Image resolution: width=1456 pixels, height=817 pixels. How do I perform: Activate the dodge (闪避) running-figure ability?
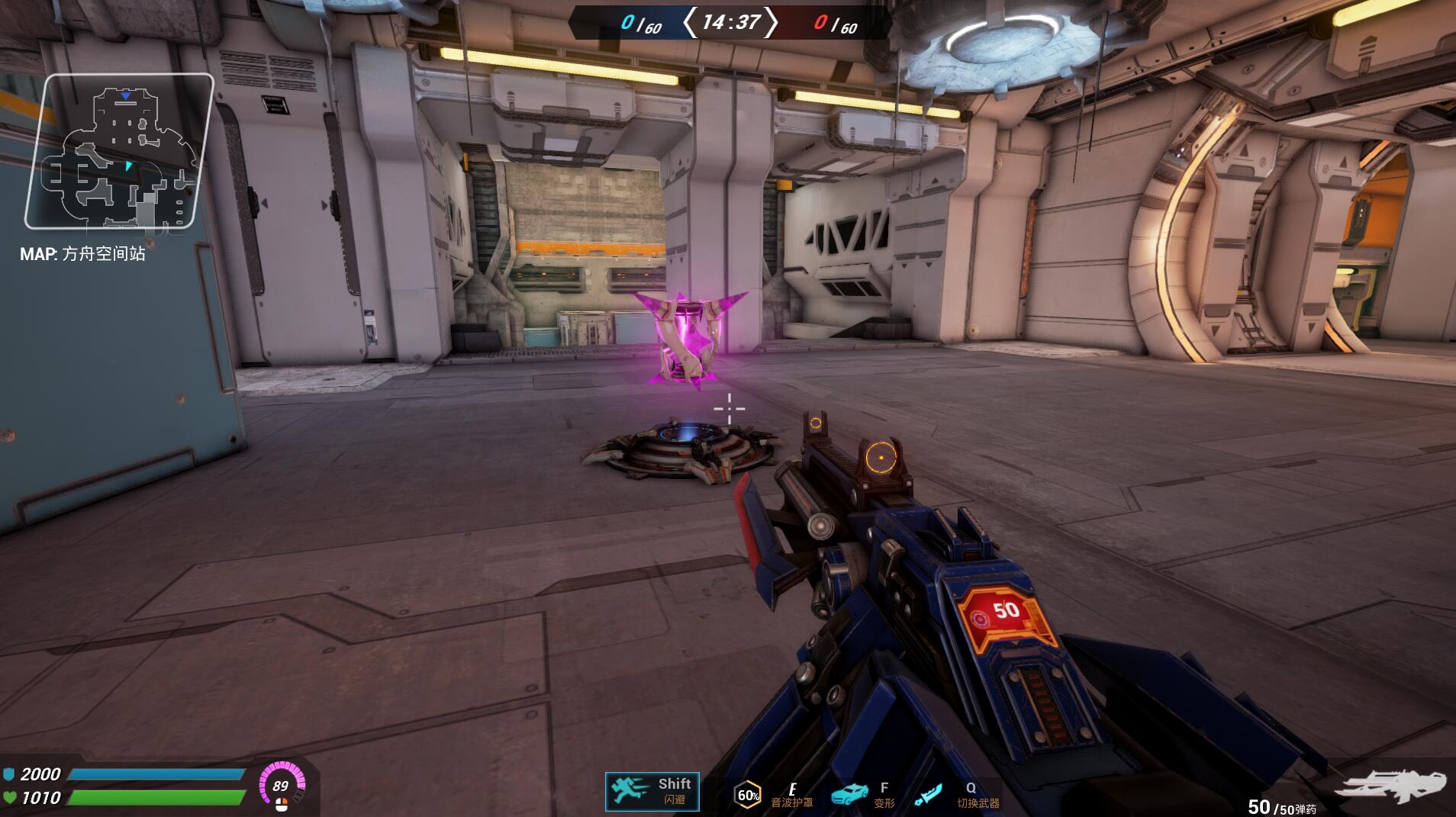point(632,791)
